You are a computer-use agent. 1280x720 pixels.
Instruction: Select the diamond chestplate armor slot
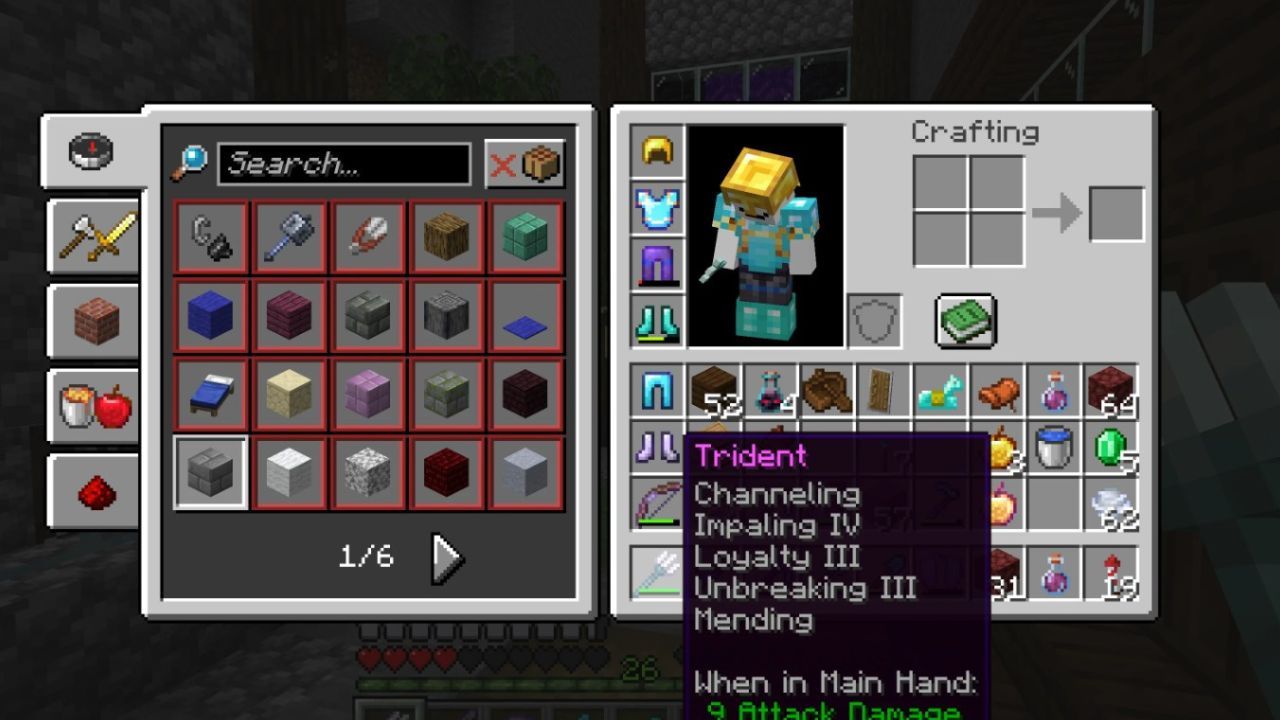(657, 208)
